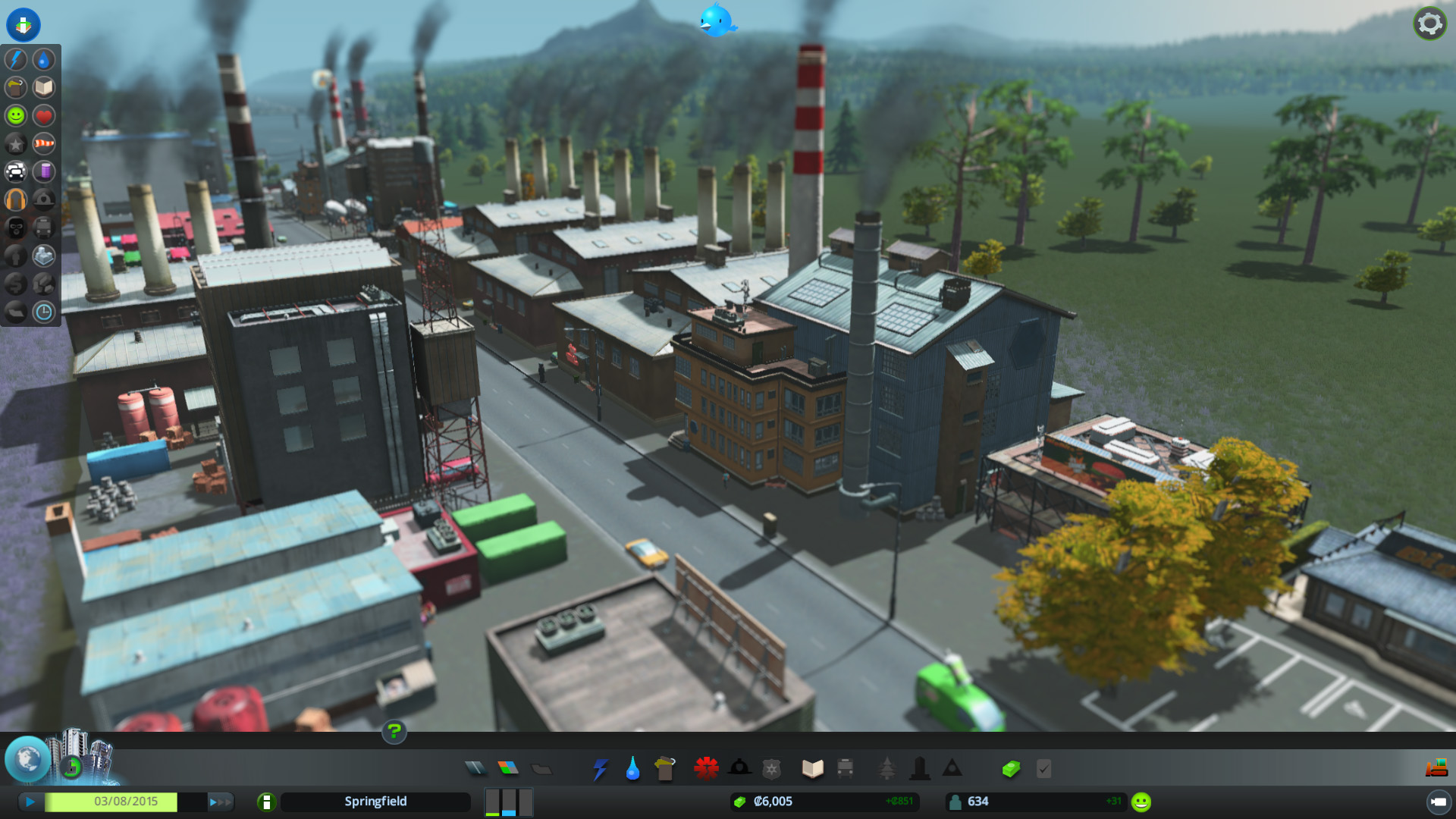
Task: Open the Education book menu
Action: [812, 769]
